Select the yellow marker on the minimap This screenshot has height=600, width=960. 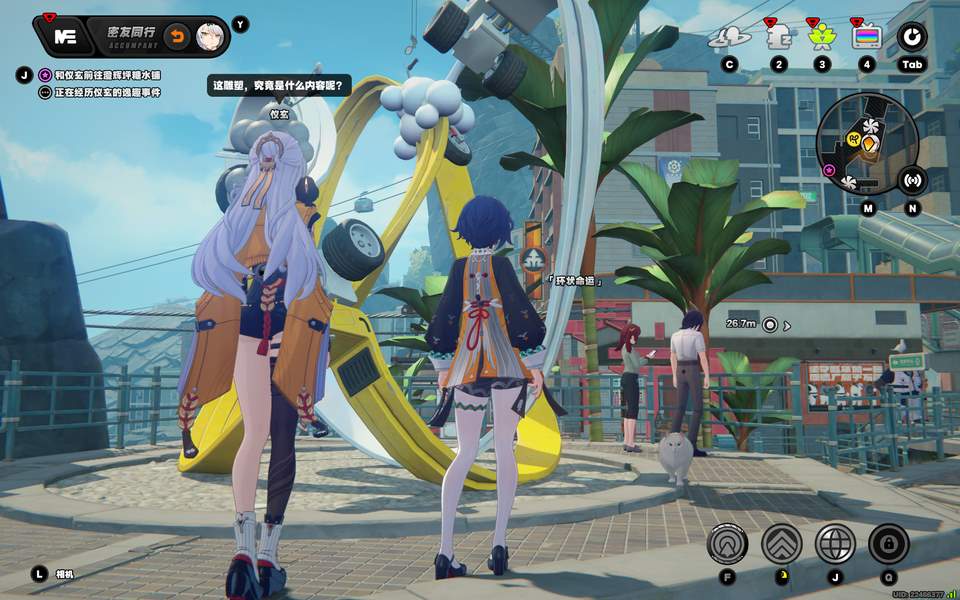pos(869,146)
